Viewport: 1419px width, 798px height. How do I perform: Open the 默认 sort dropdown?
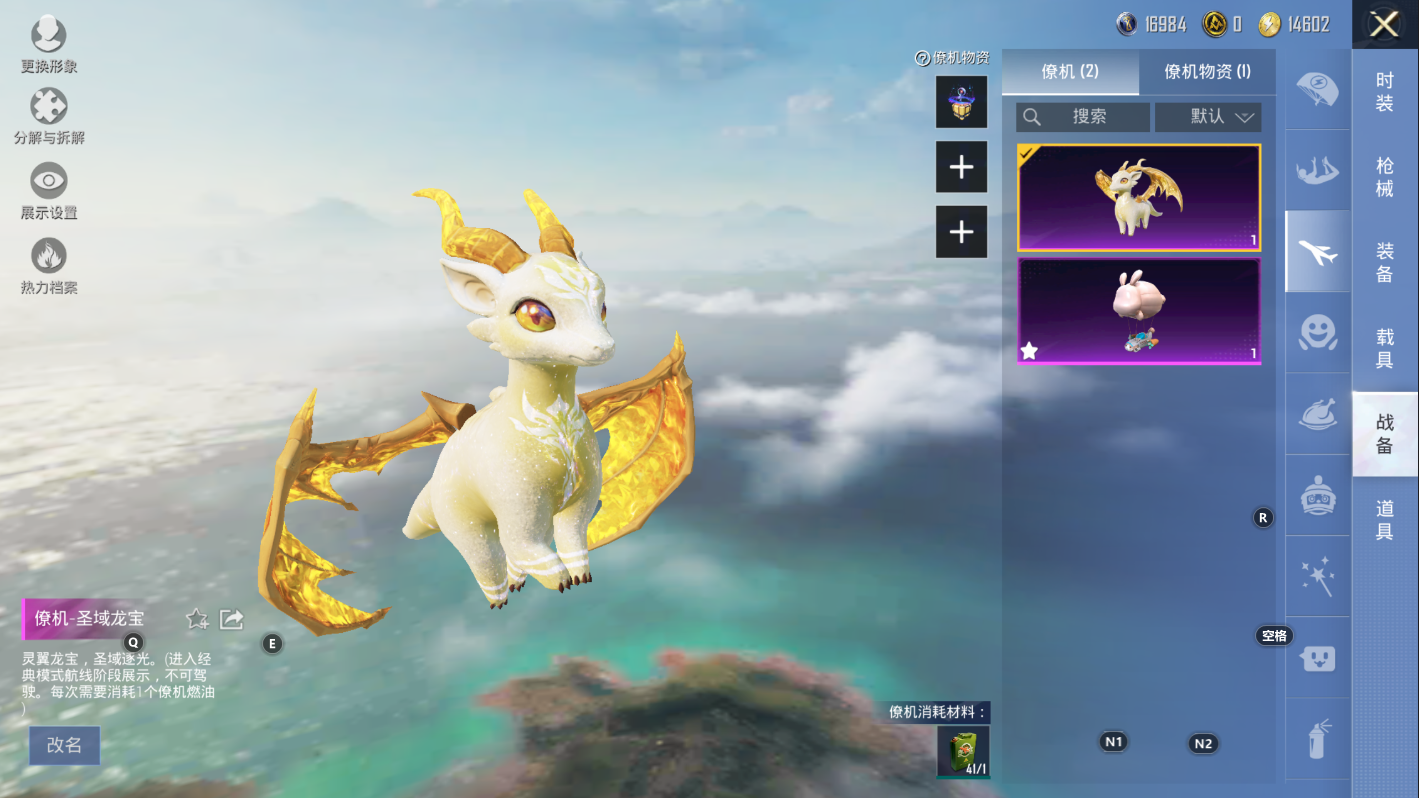(x=1208, y=117)
